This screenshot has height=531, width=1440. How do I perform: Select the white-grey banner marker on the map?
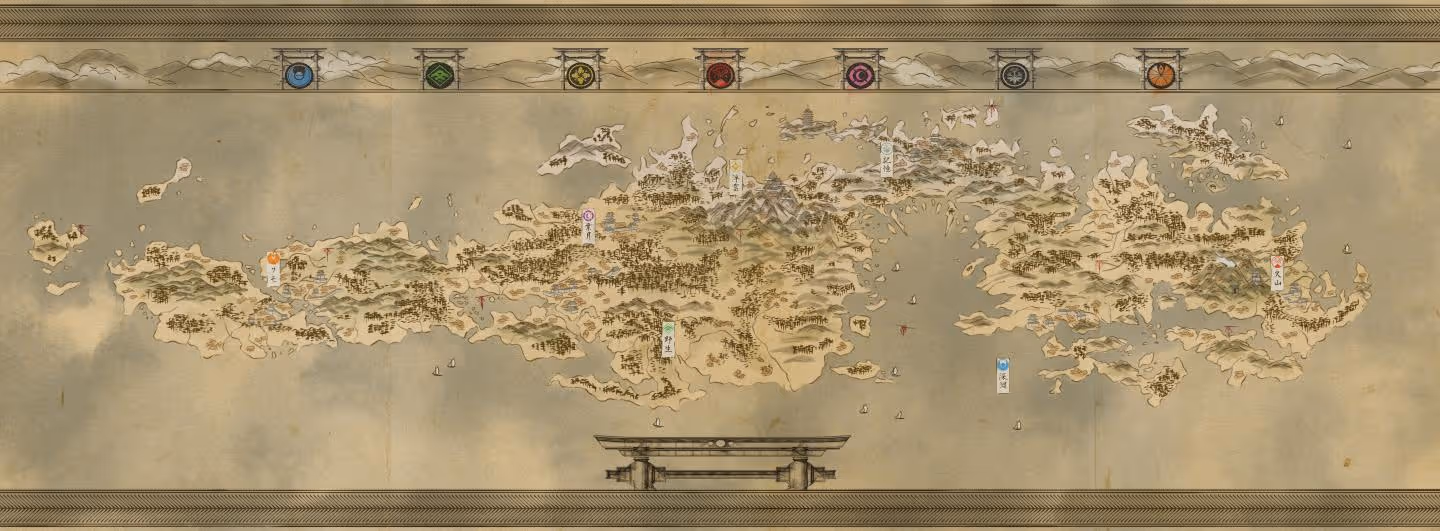[886, 160]
